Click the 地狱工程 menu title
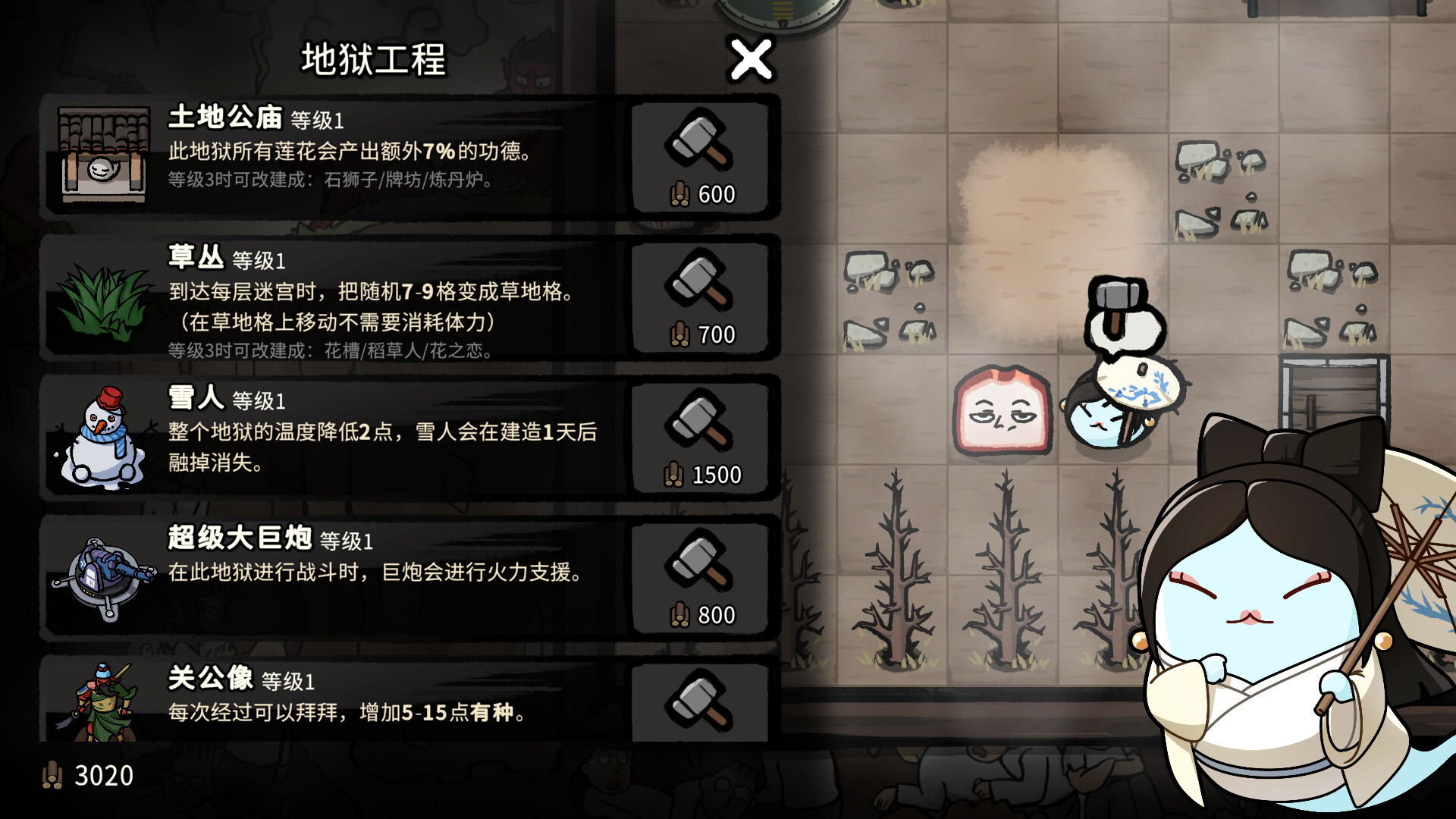The height and width of the screenshot is (819, 1456). pyautogui.click(x=373, y=61)
